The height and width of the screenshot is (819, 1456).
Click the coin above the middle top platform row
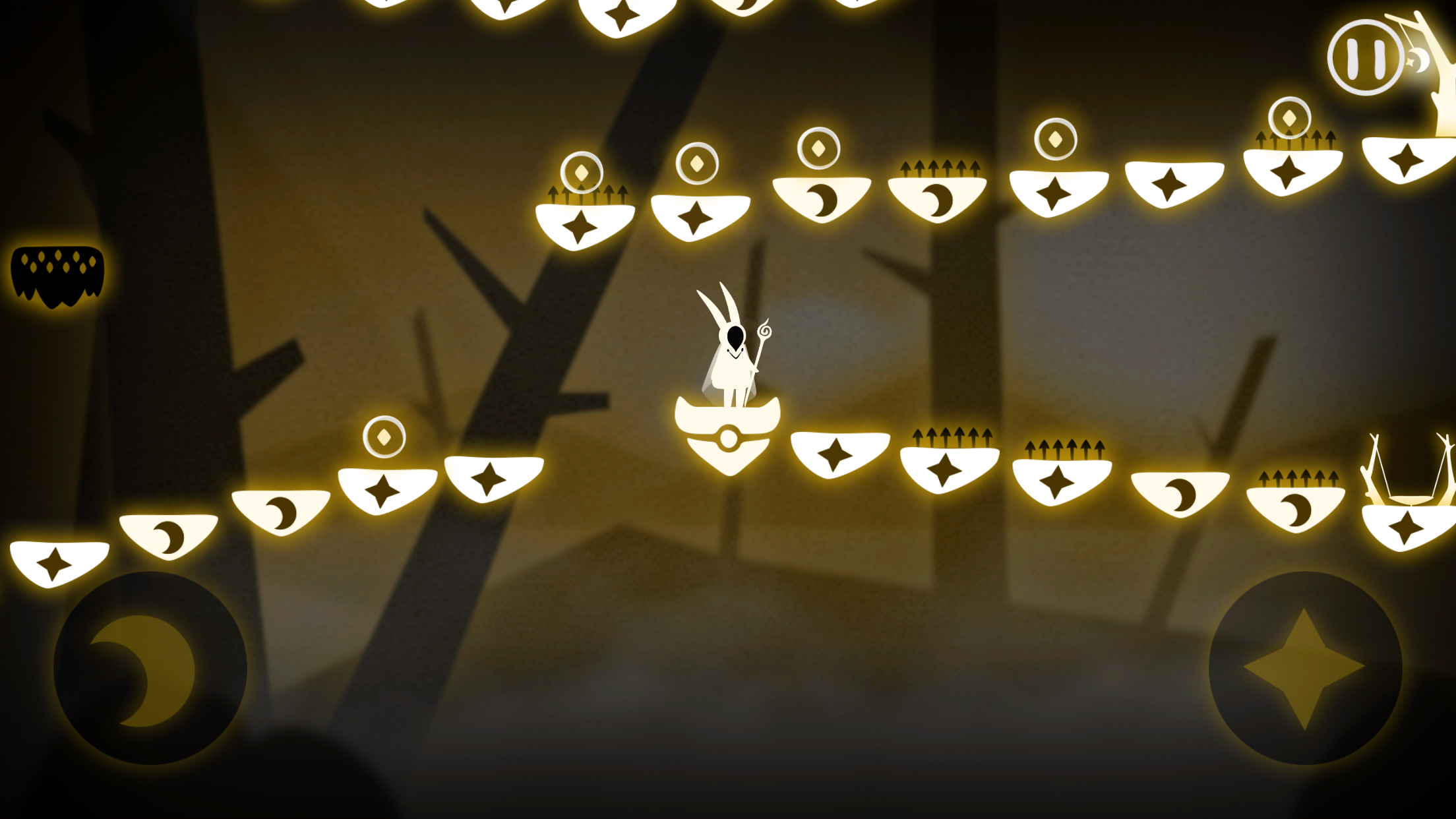818,148
